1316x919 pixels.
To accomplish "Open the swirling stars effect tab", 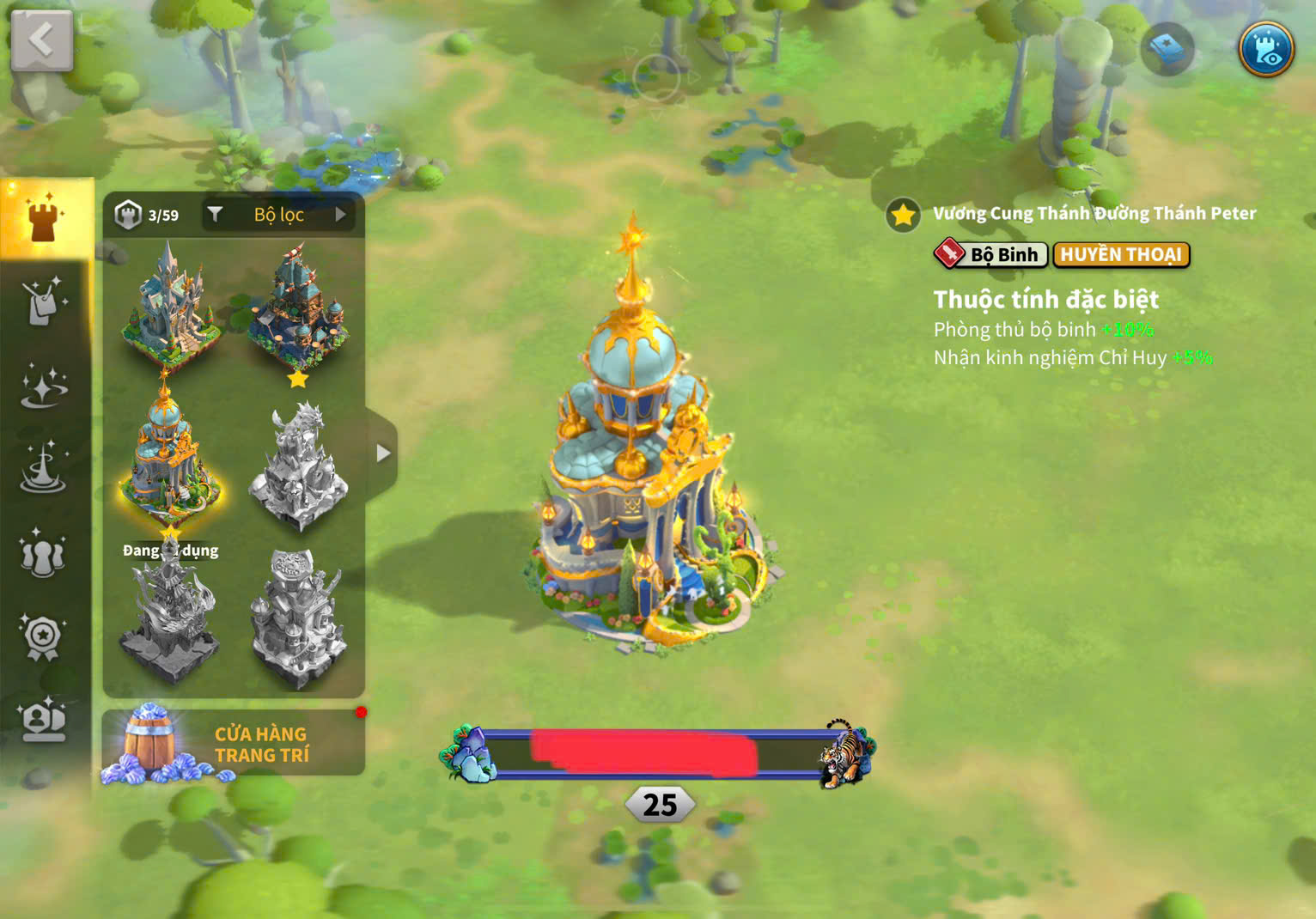I will [43, 385].
